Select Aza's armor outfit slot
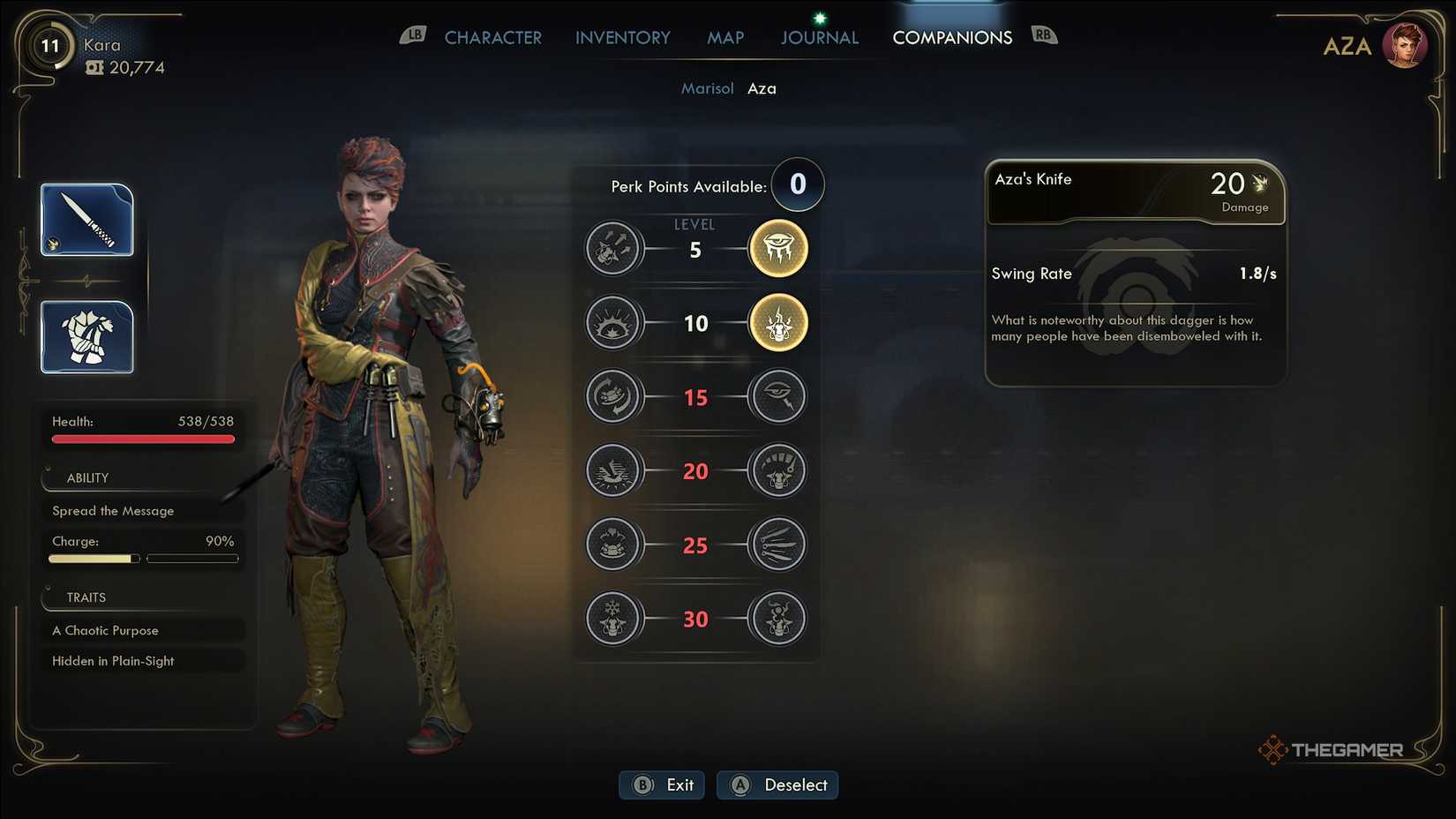The width and height of the screenshot is (1456, 819). (x=87, y=337)
